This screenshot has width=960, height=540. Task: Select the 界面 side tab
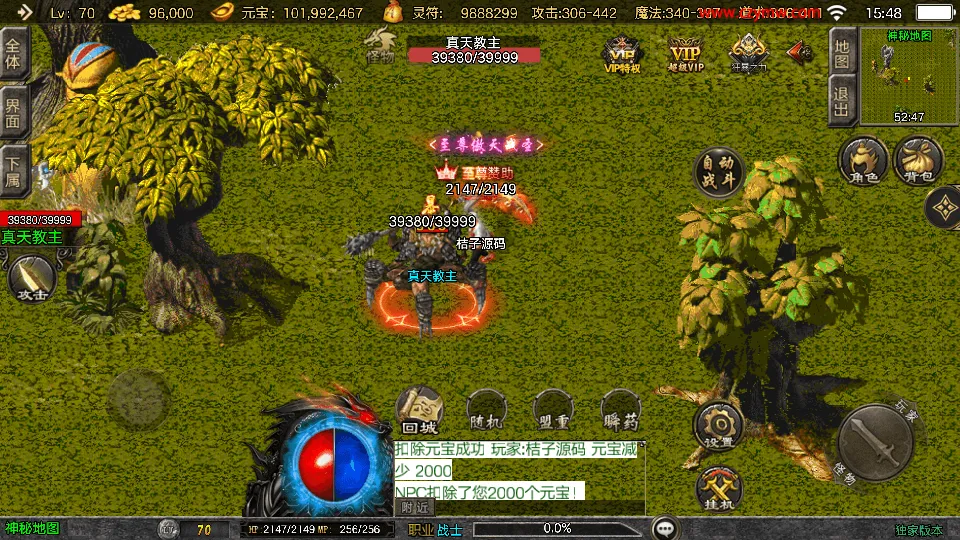13,112
